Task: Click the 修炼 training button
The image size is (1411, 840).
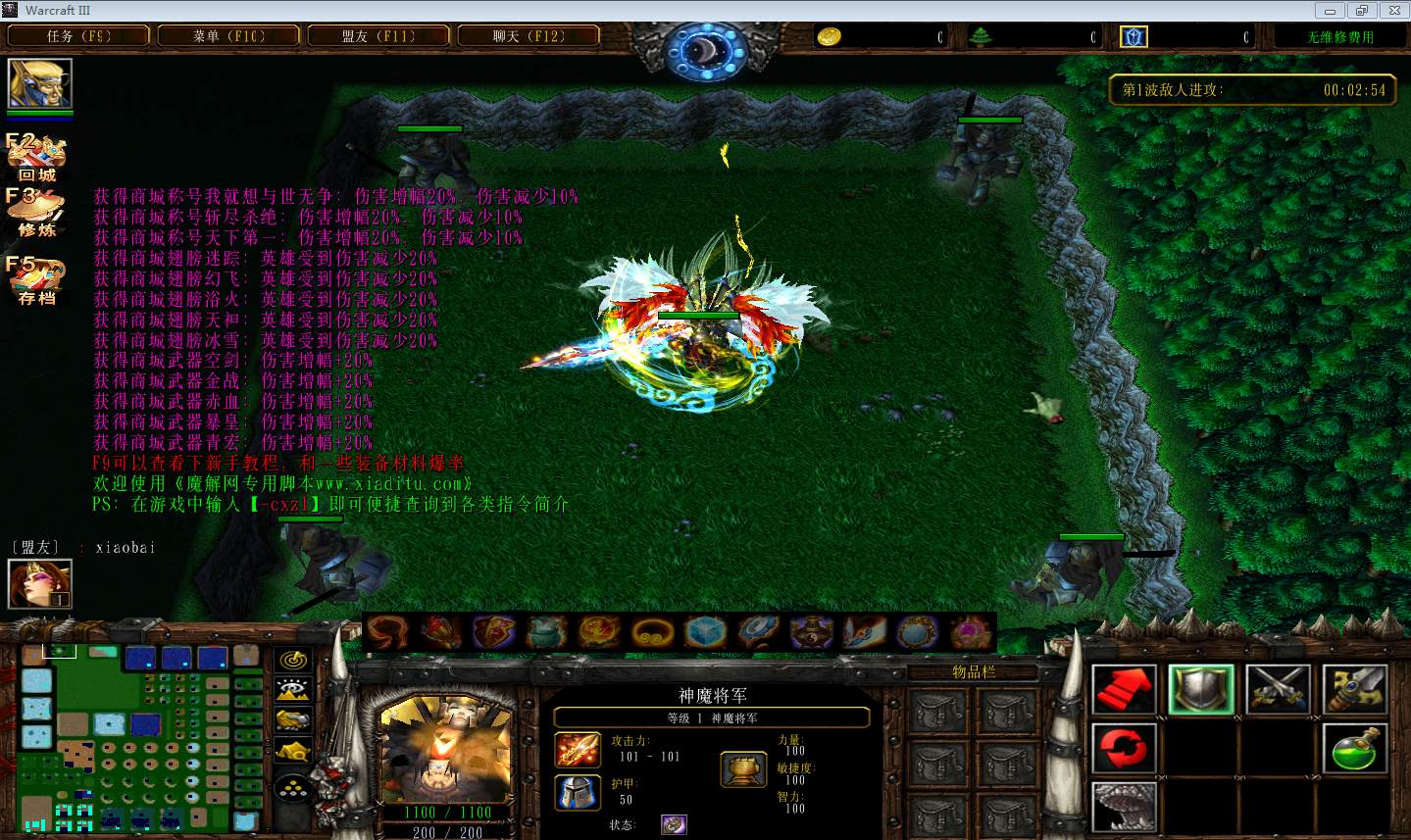Action: point(36,213)
